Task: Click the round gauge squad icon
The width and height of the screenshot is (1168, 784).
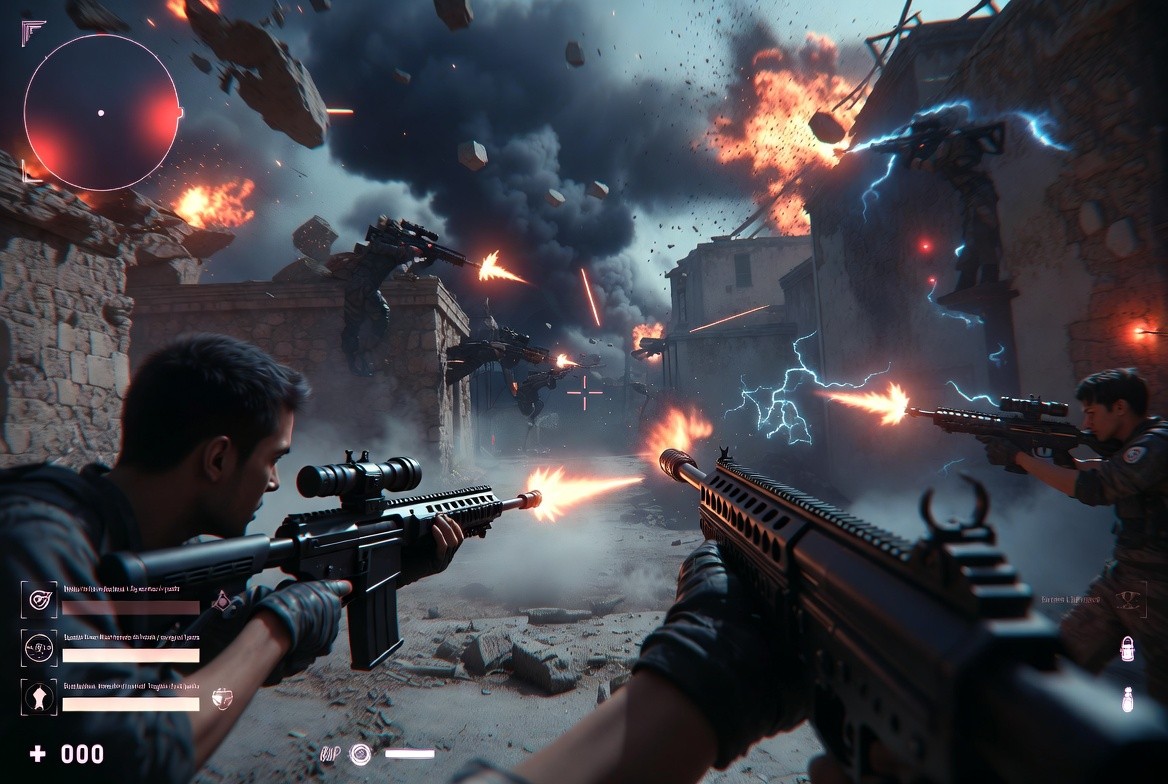Action: [39, 648]
